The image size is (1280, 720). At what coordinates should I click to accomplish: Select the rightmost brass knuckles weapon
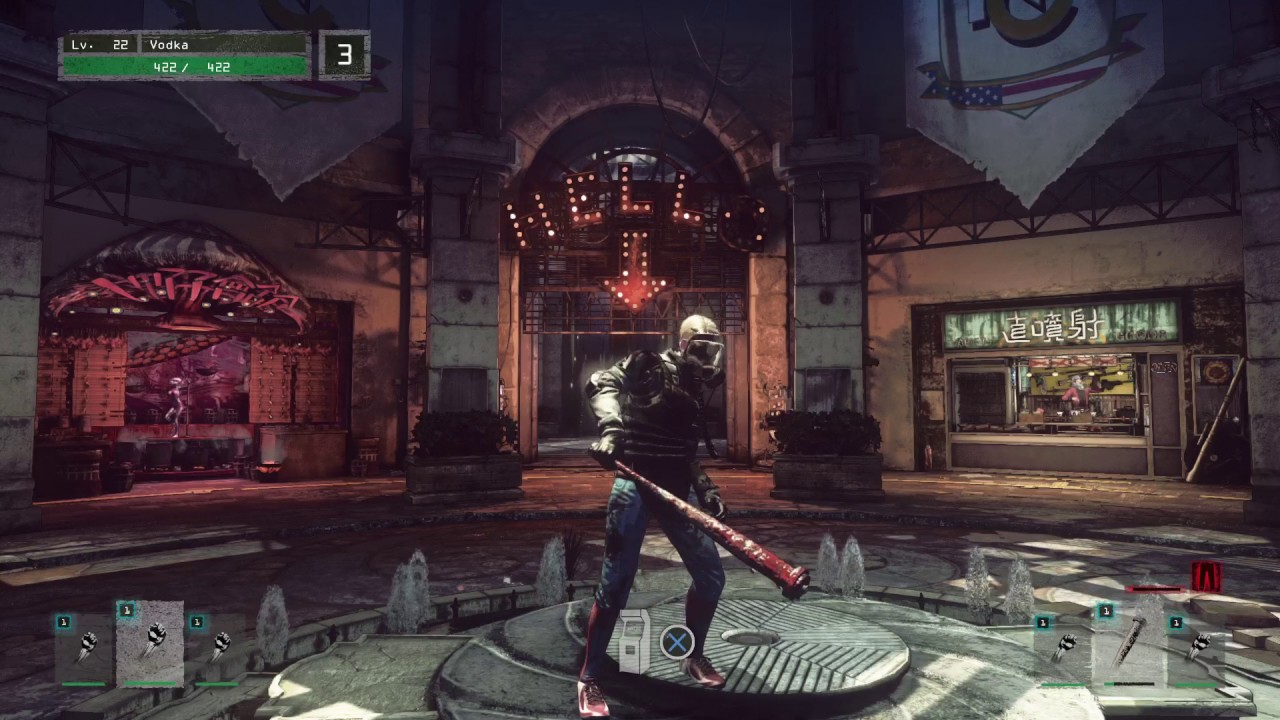(1198, 645)
